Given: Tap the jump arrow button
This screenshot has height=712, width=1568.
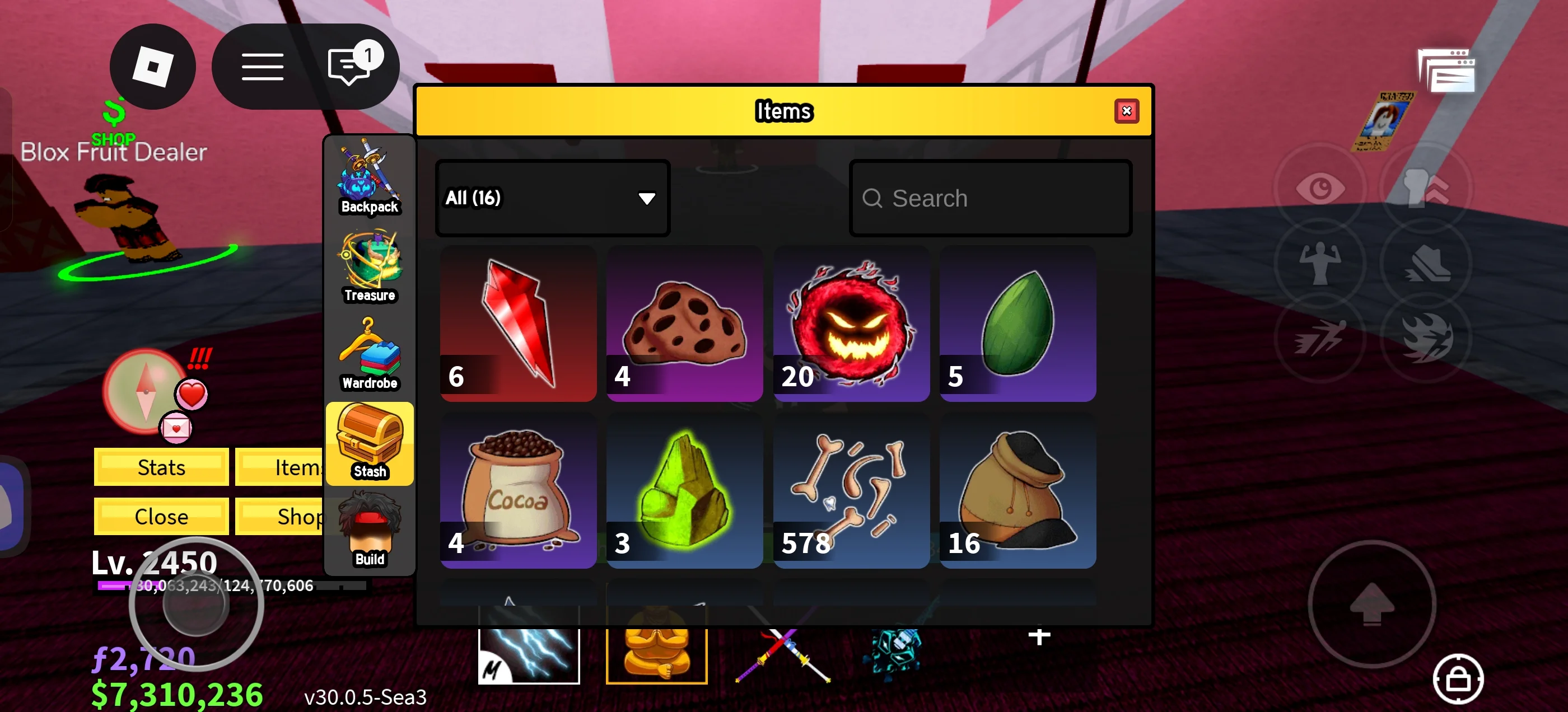Looking at the screenshot, I should point(1371,605).
